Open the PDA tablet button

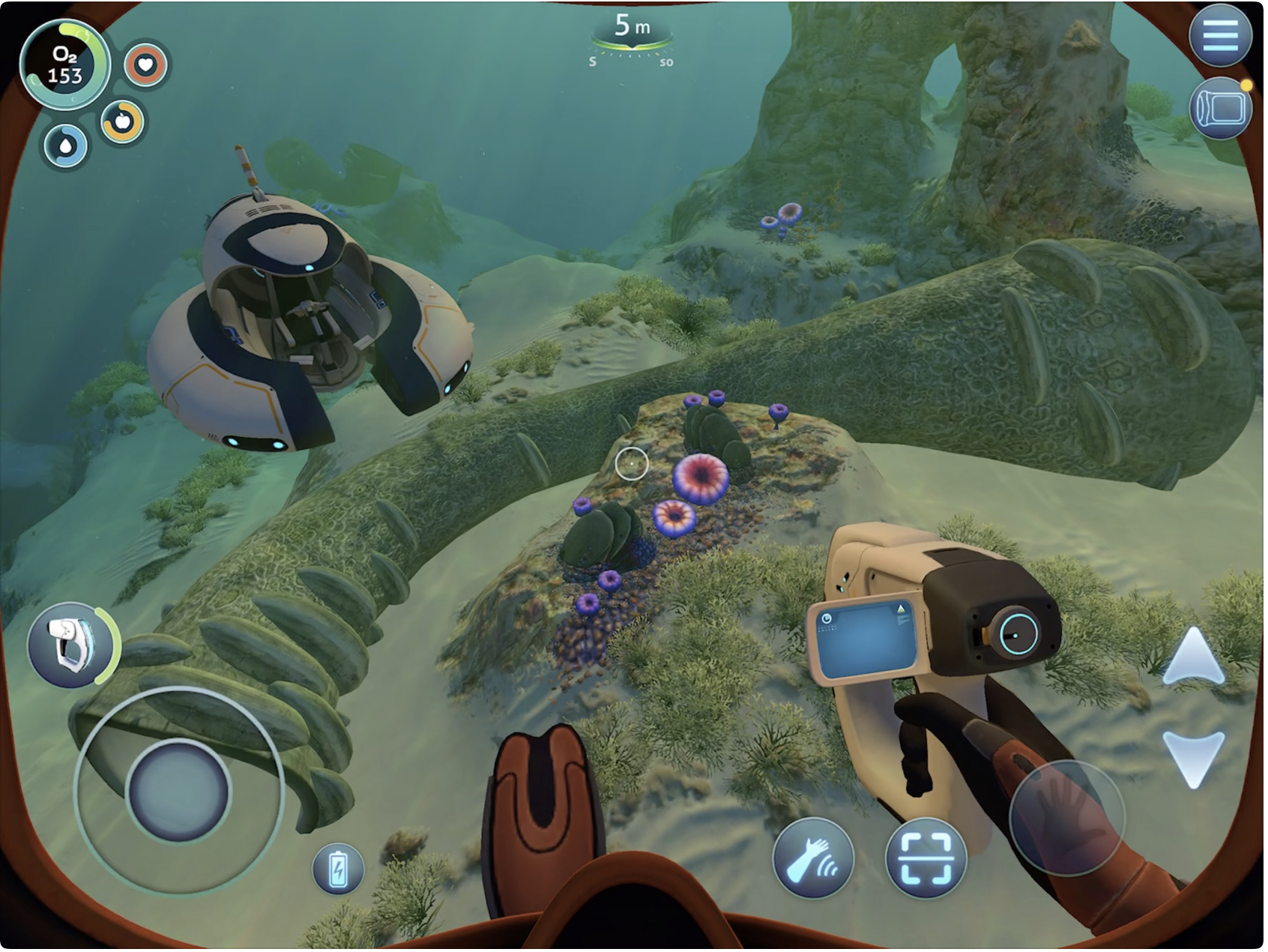click(x=1219, y=109)
